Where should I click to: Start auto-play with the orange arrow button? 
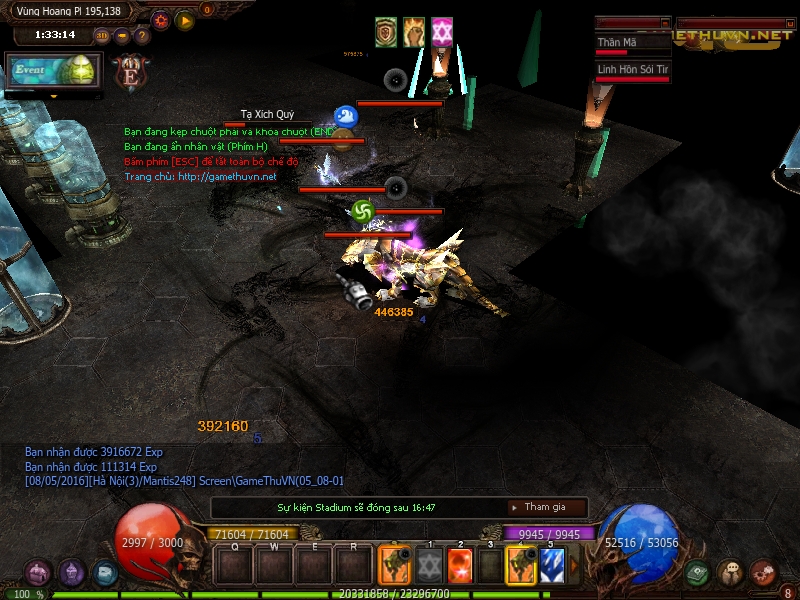(x=185, y=19)
